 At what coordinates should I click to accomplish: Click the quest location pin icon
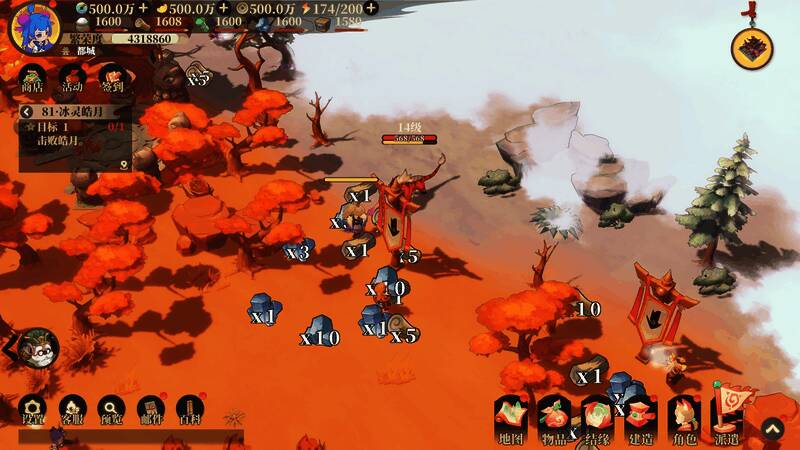123,165
